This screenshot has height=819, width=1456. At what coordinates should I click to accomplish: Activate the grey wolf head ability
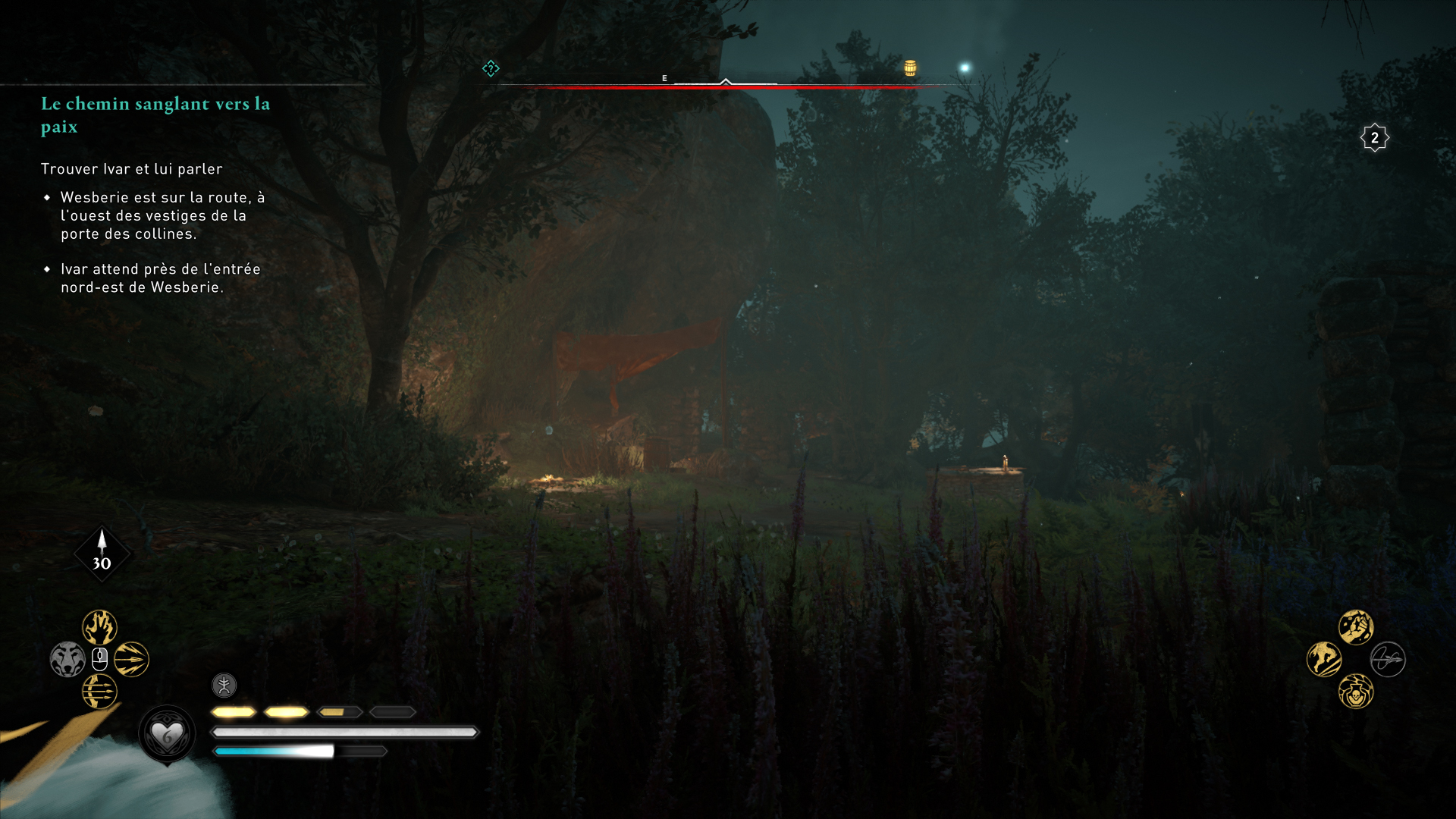tap(67, 659)
